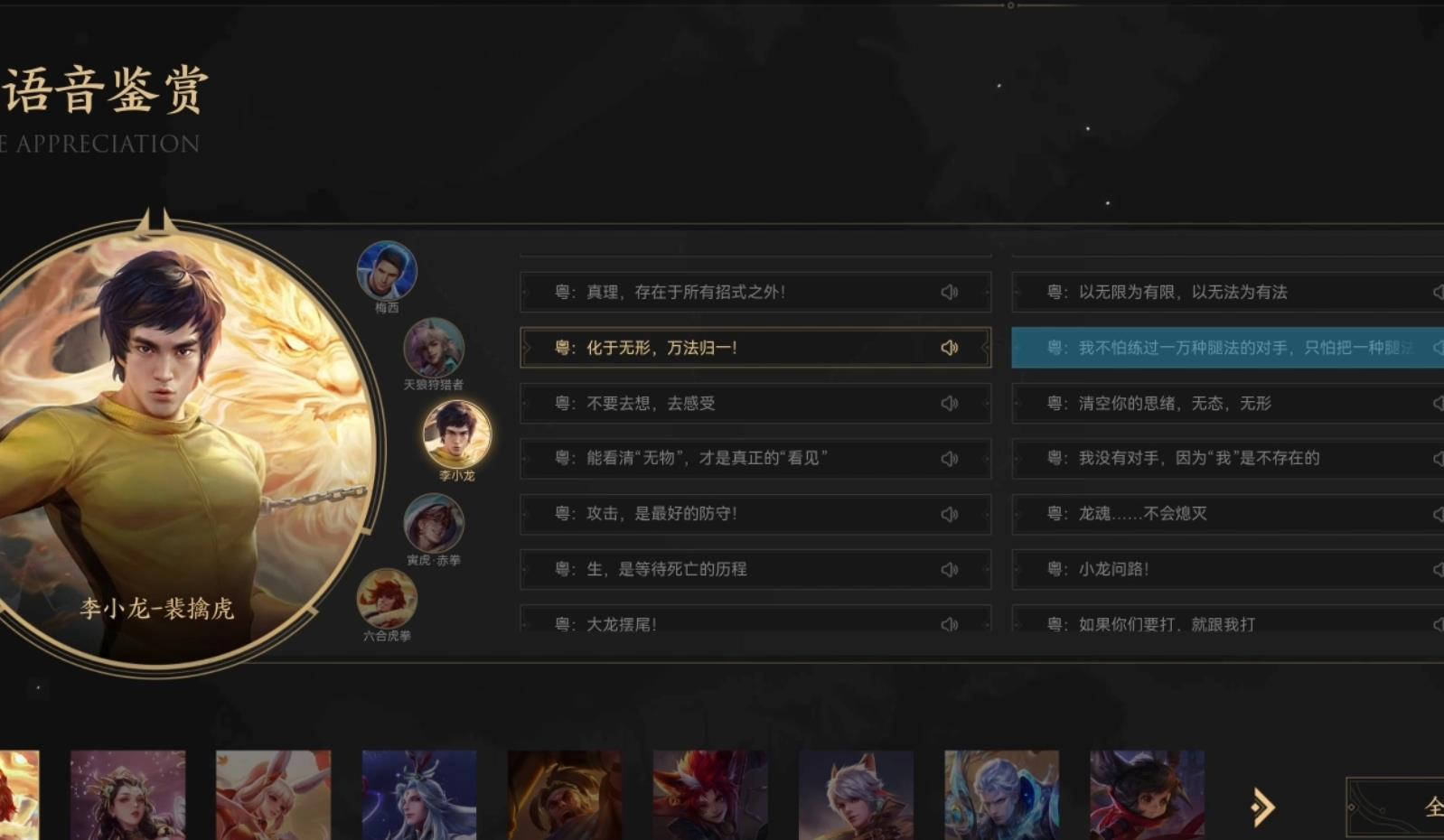
Task: Play the speaker icon for "大龙摆尾!"
Action: [x=949, y=622]
